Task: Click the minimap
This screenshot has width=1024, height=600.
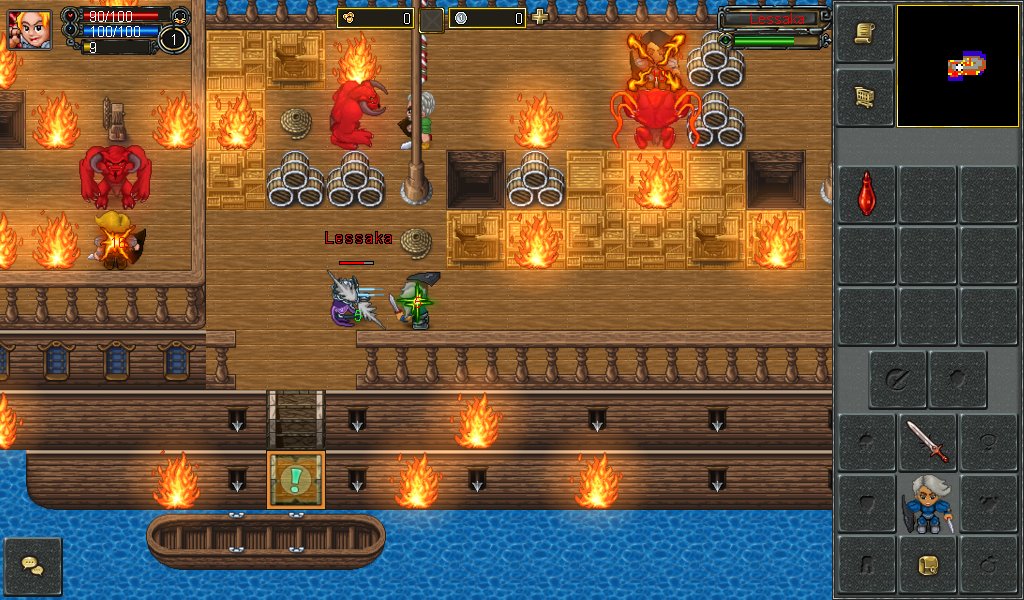Action: click(x=958, y=66)
